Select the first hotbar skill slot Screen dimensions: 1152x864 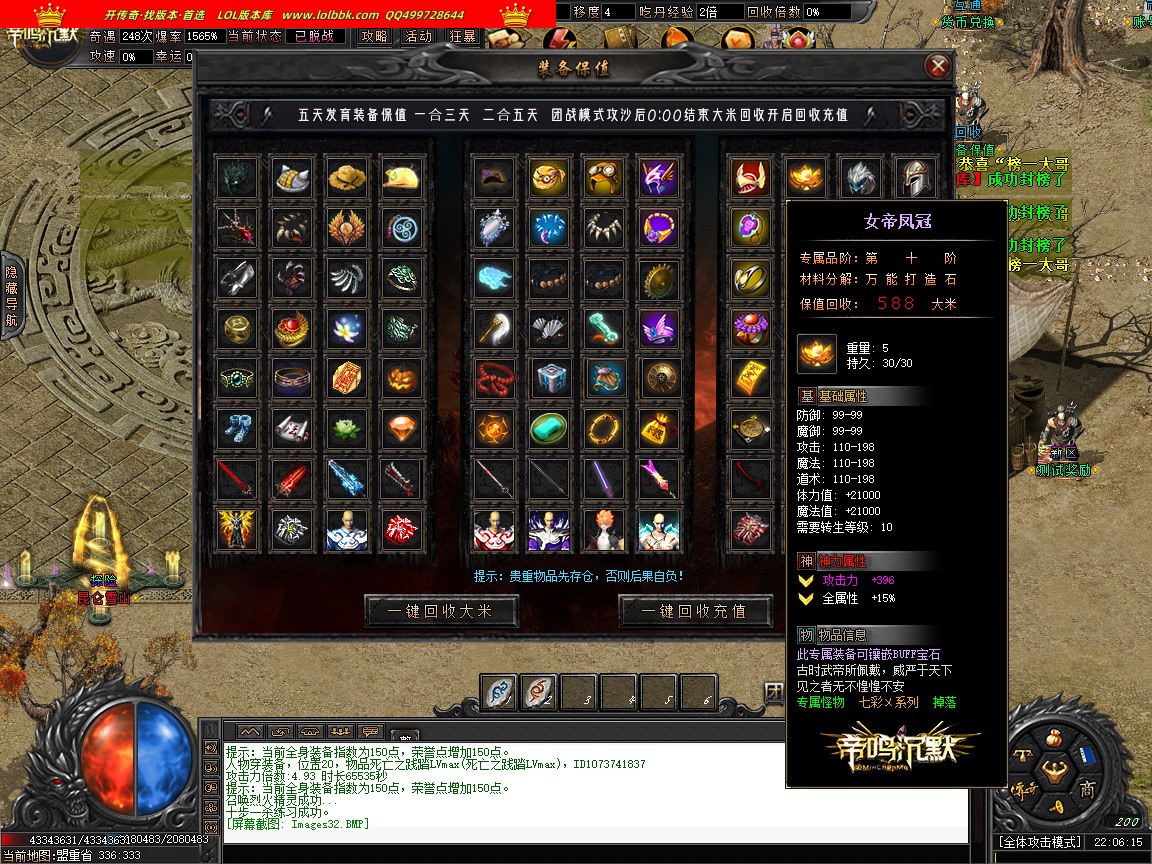point(499,692)
